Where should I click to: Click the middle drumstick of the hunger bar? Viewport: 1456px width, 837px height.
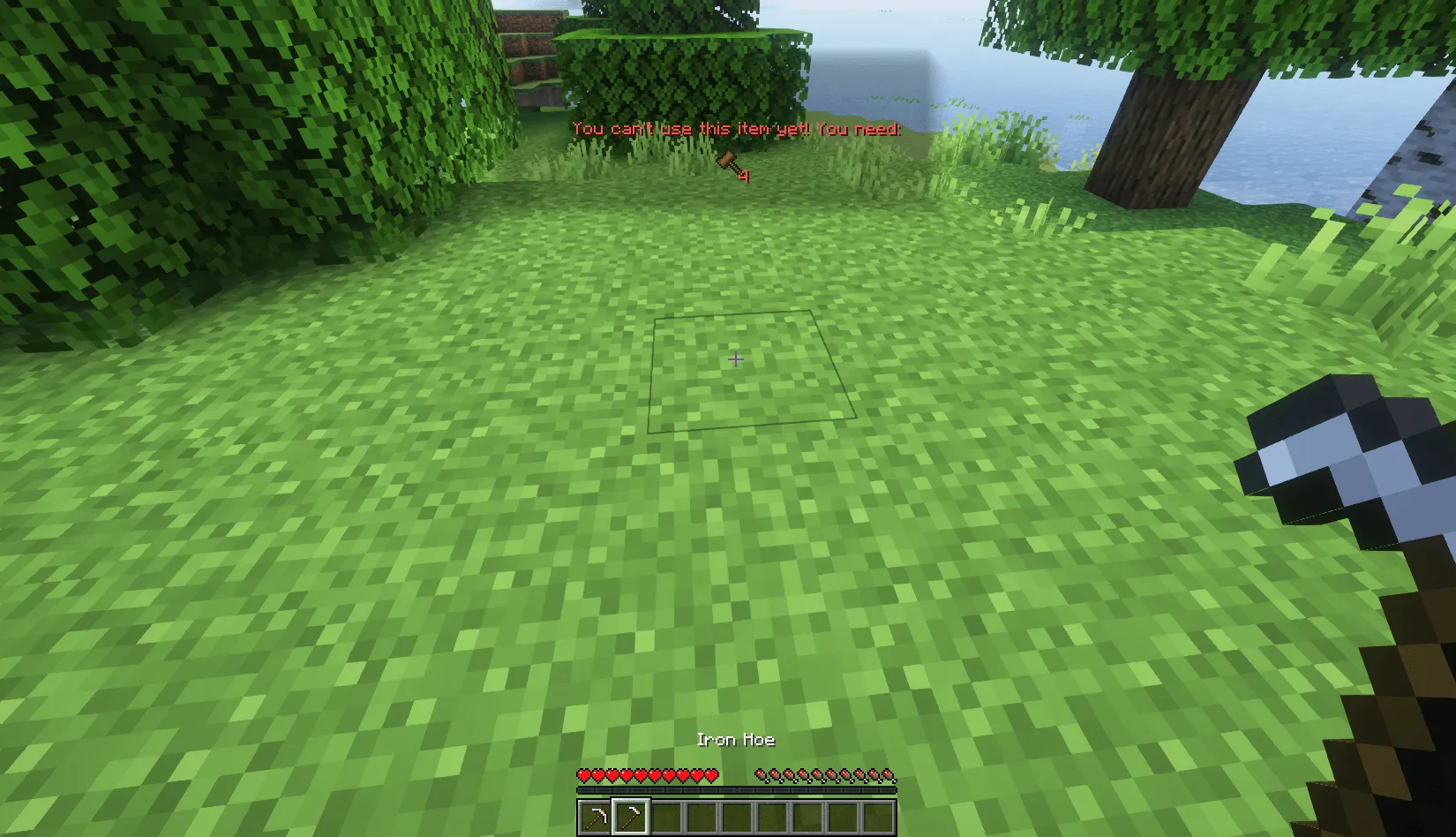[x=823, y=774]
